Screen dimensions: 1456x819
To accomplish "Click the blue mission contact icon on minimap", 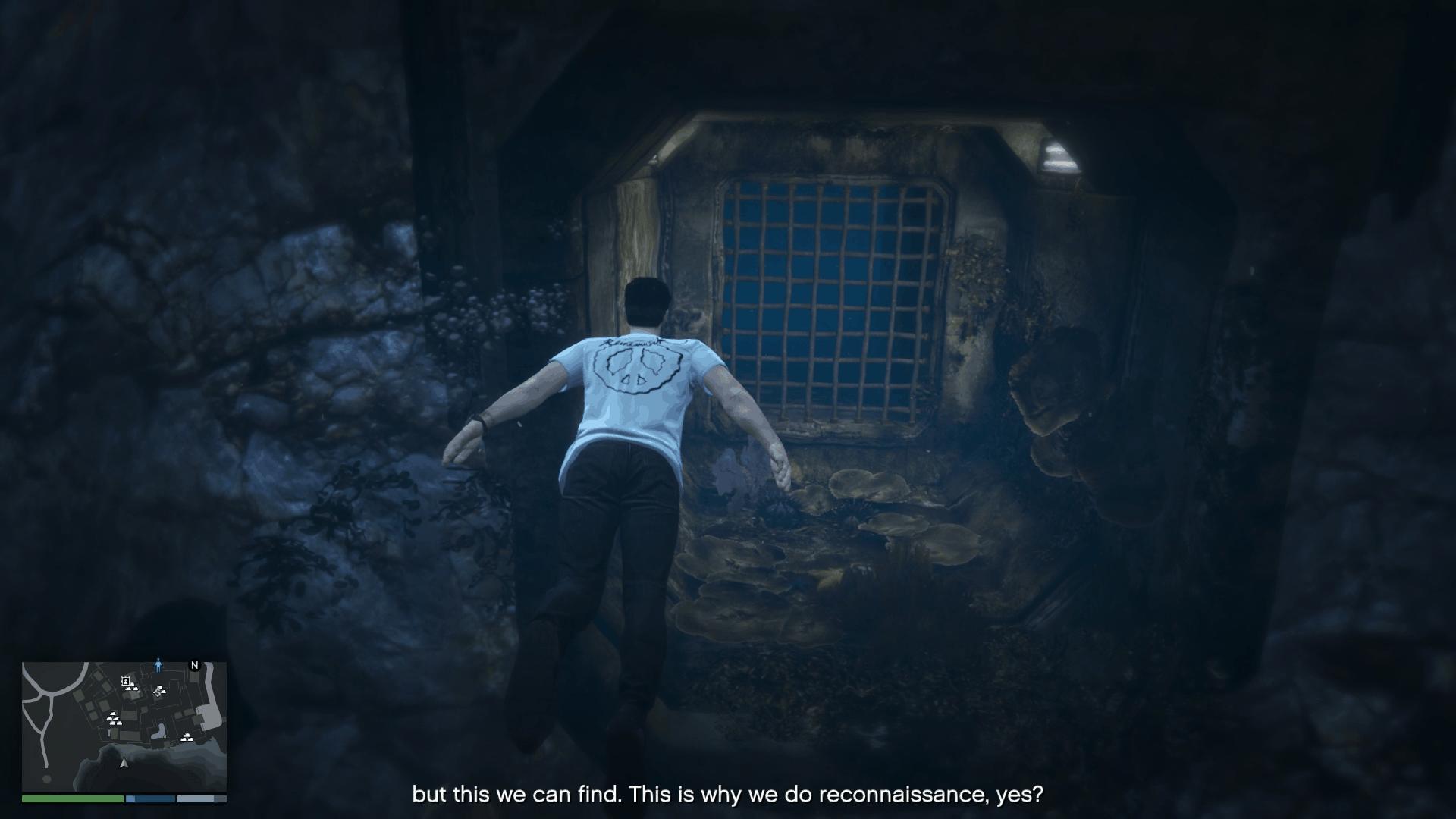I will click(158, 666).
